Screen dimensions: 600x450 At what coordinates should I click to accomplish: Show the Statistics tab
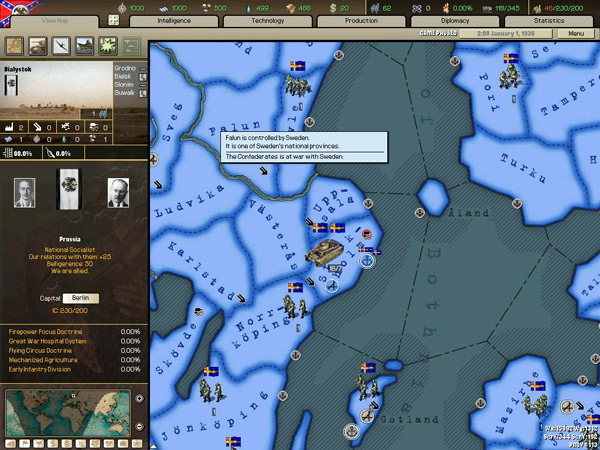click(x=549, y=20)
